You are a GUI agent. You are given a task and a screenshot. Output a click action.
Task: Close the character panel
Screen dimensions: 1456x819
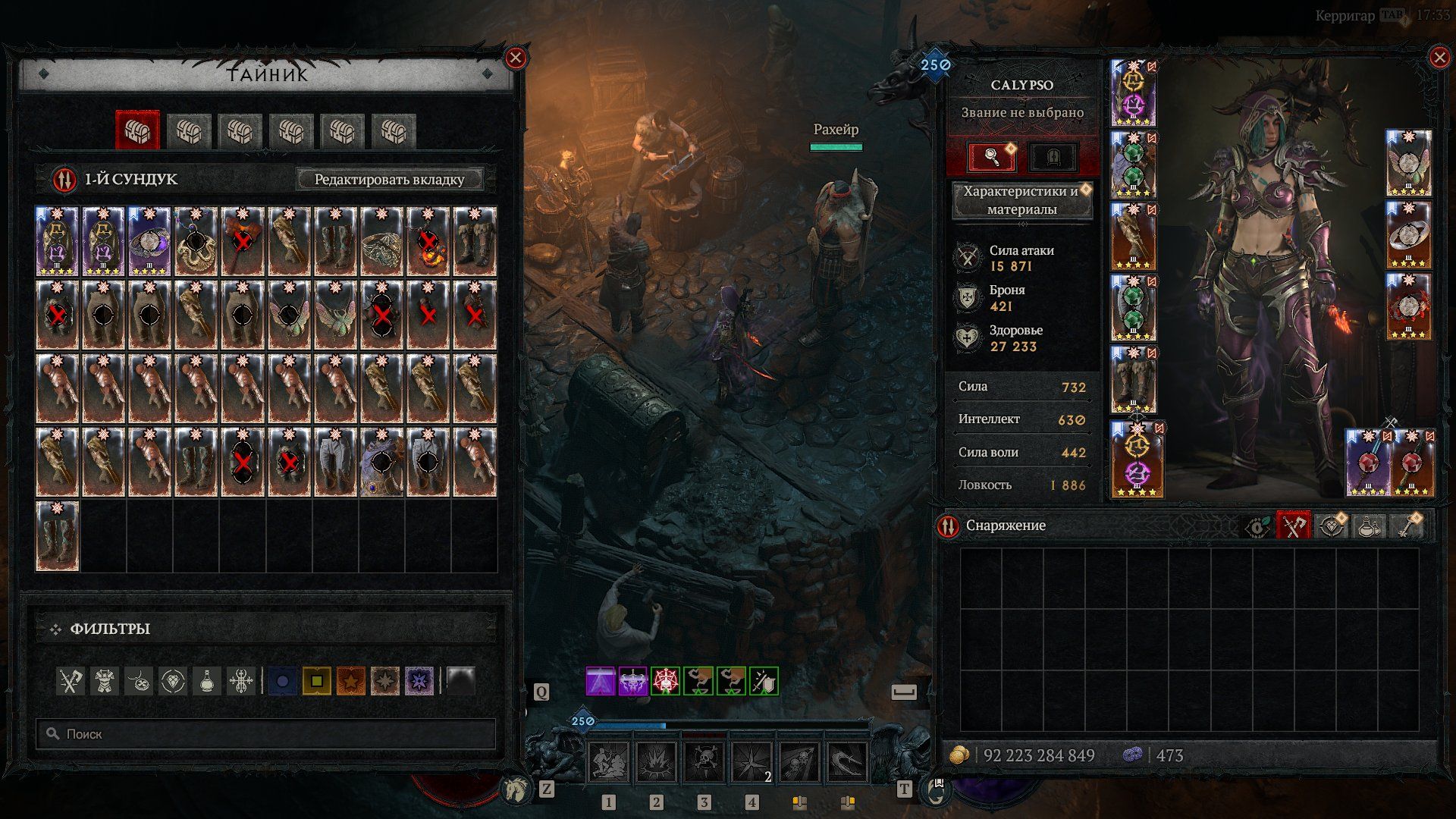[1439, 58]
